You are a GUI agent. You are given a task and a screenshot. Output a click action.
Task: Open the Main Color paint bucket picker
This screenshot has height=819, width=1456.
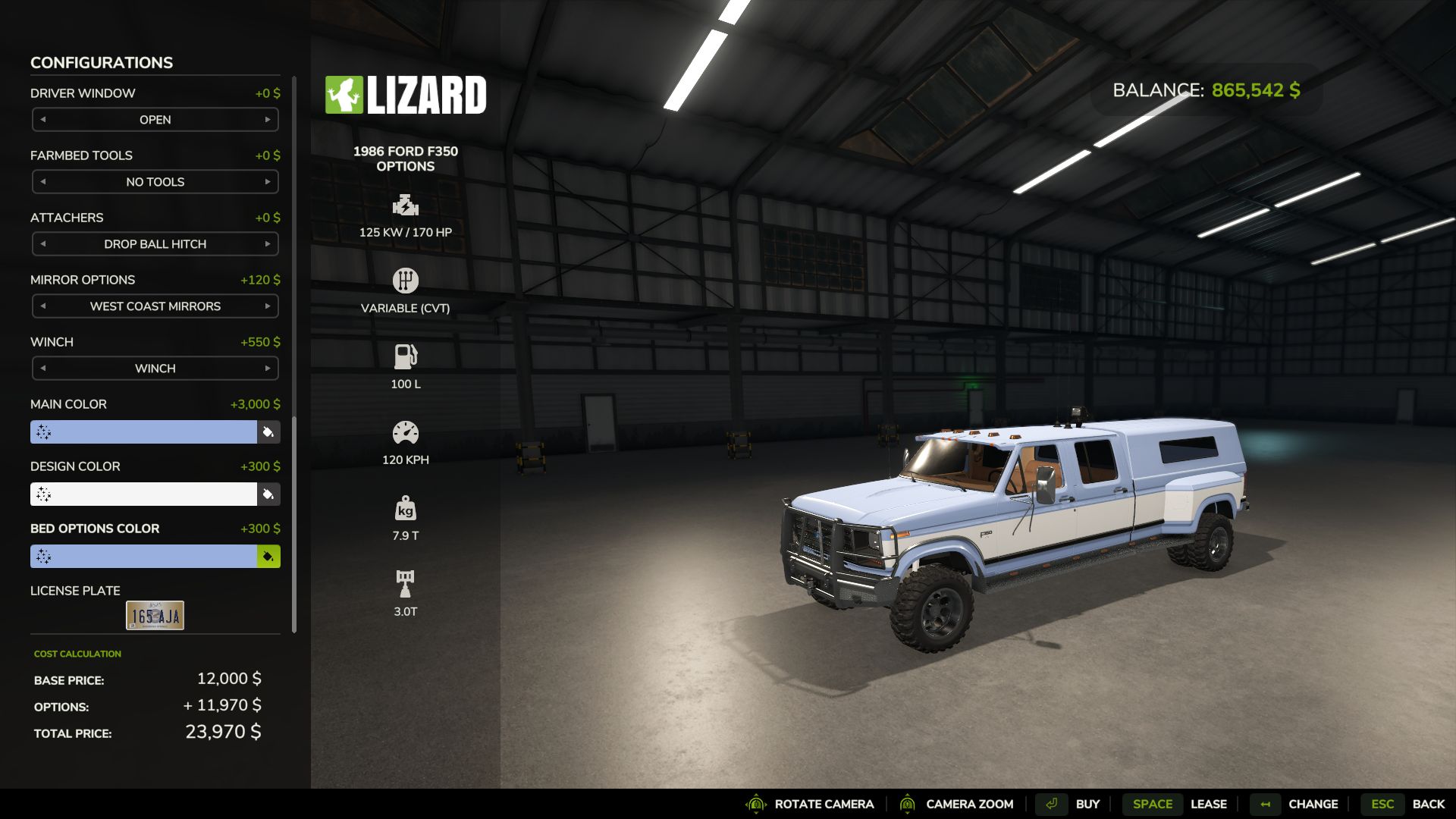pyautogui.click(x=268, y=431)
